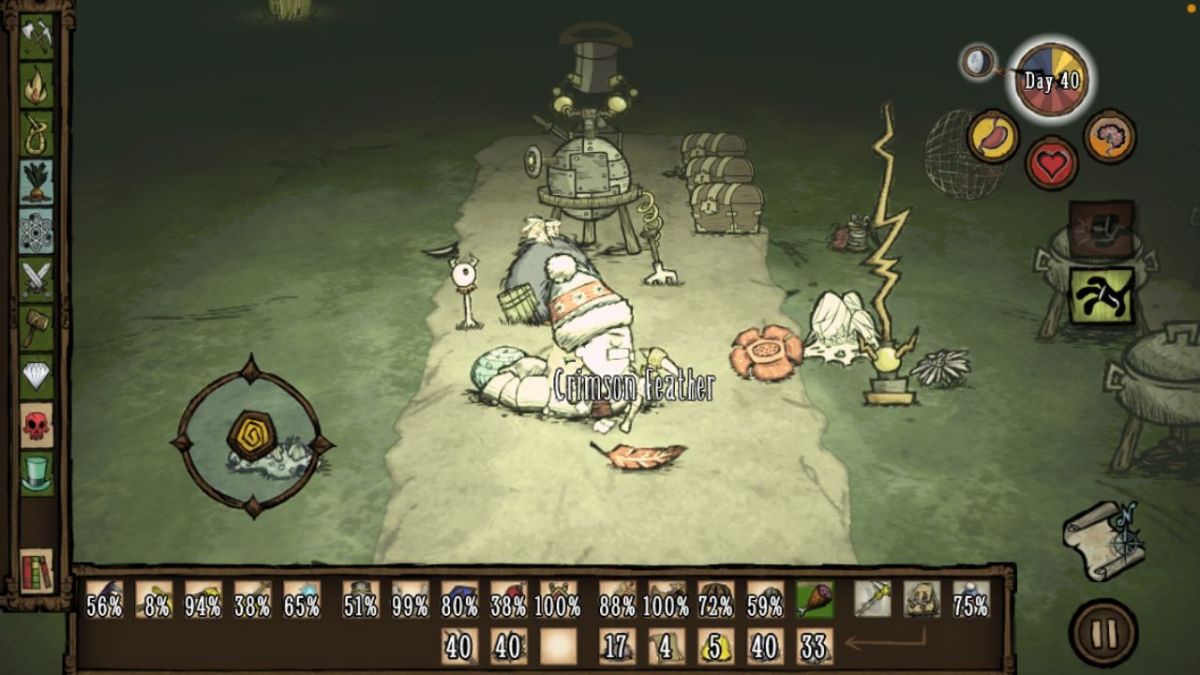
Task: Open the Science atom tab
Action: (37, 231)
